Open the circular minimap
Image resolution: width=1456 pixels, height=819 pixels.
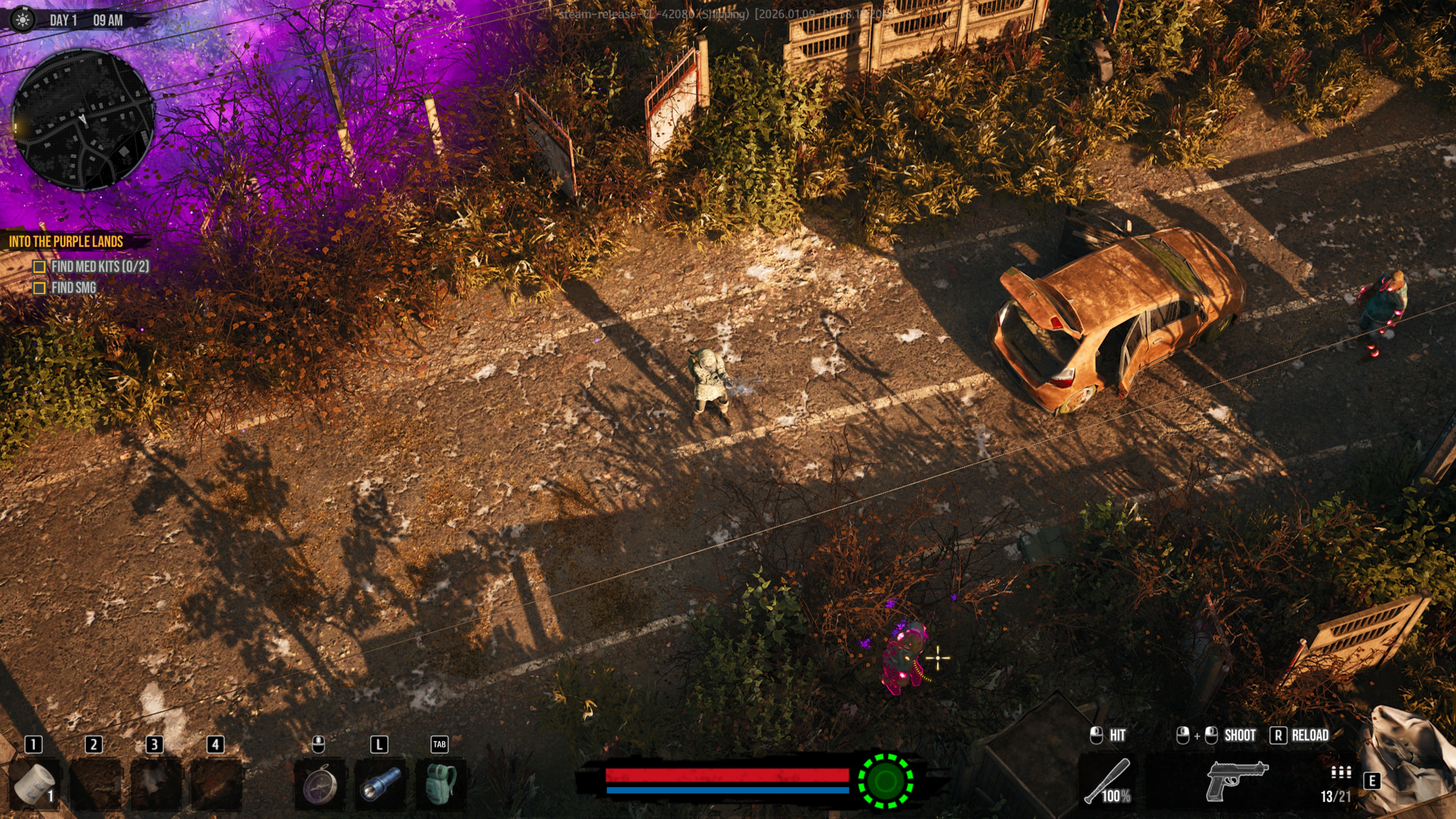(83, 120)
